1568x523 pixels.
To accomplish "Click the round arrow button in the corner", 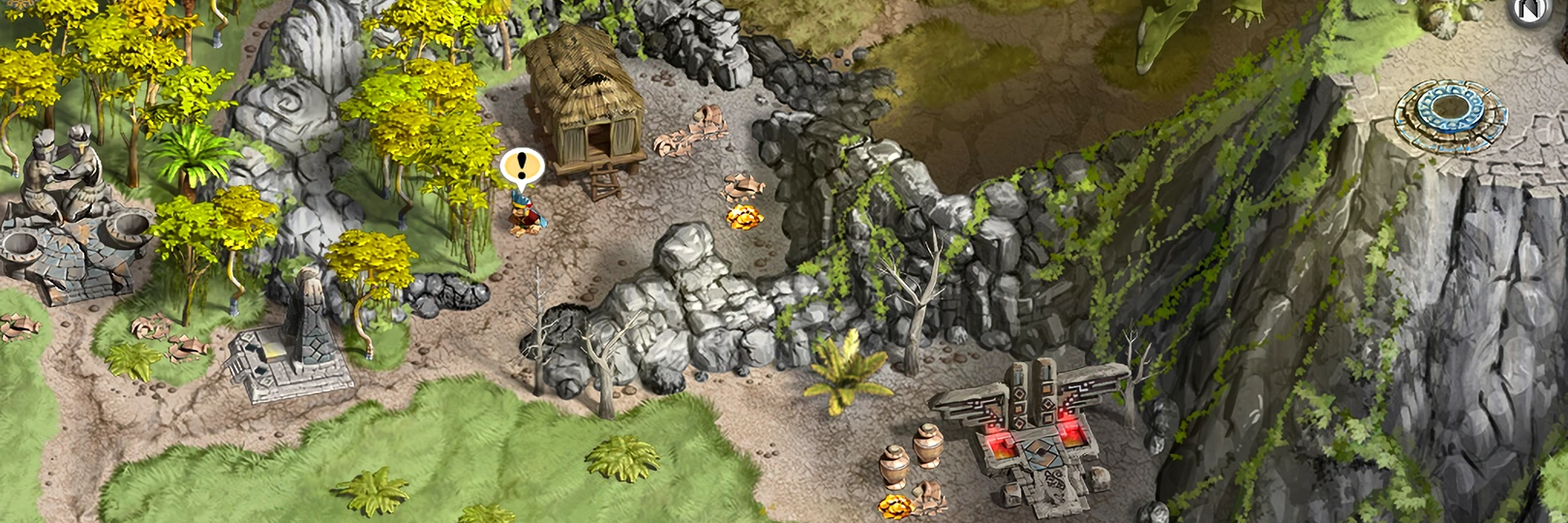I will pos(1530,12).
